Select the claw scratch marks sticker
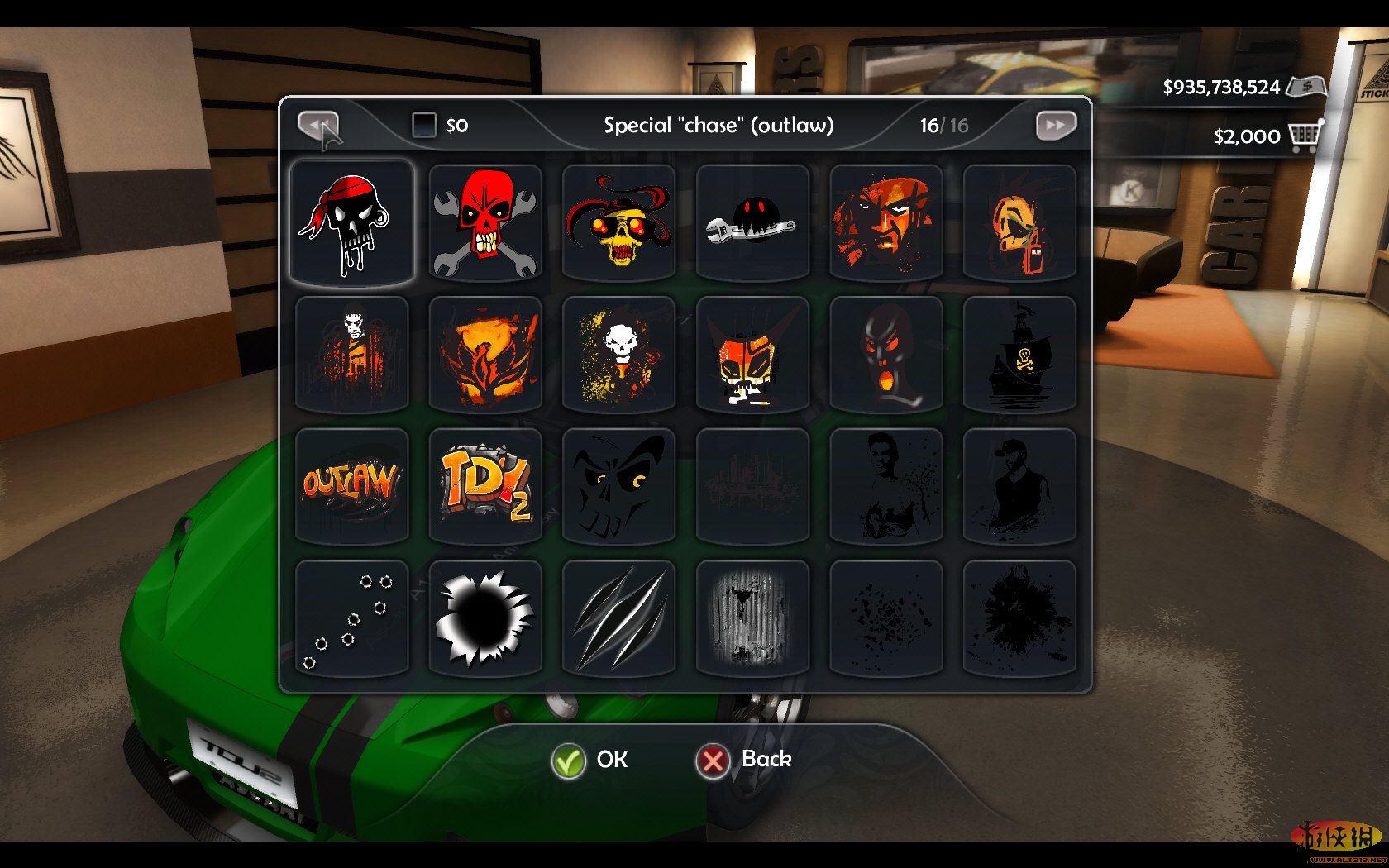 [618, 618]
